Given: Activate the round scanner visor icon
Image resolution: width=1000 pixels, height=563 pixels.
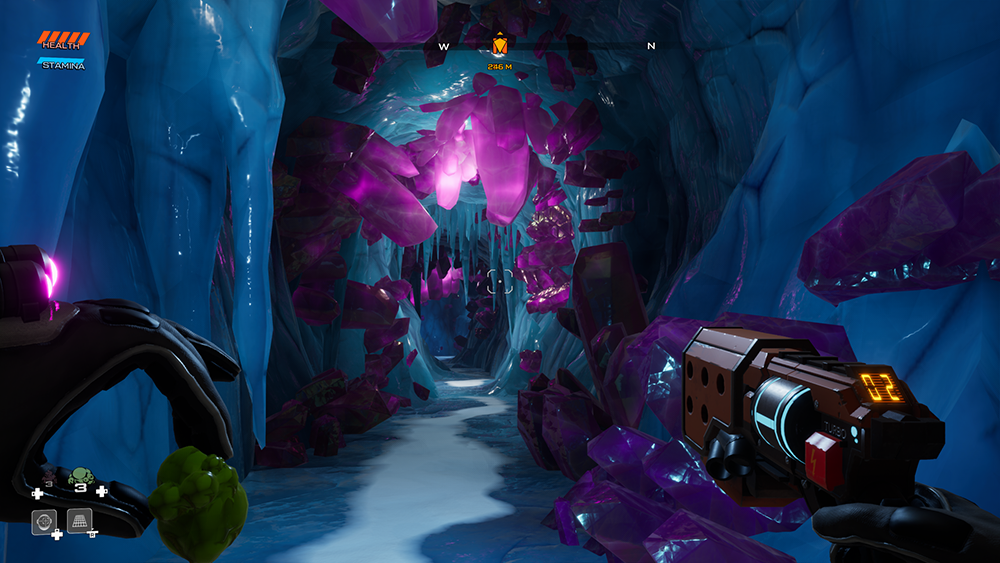Looking at the screenshot, I should pyautogui.click(x=44, y=521).
